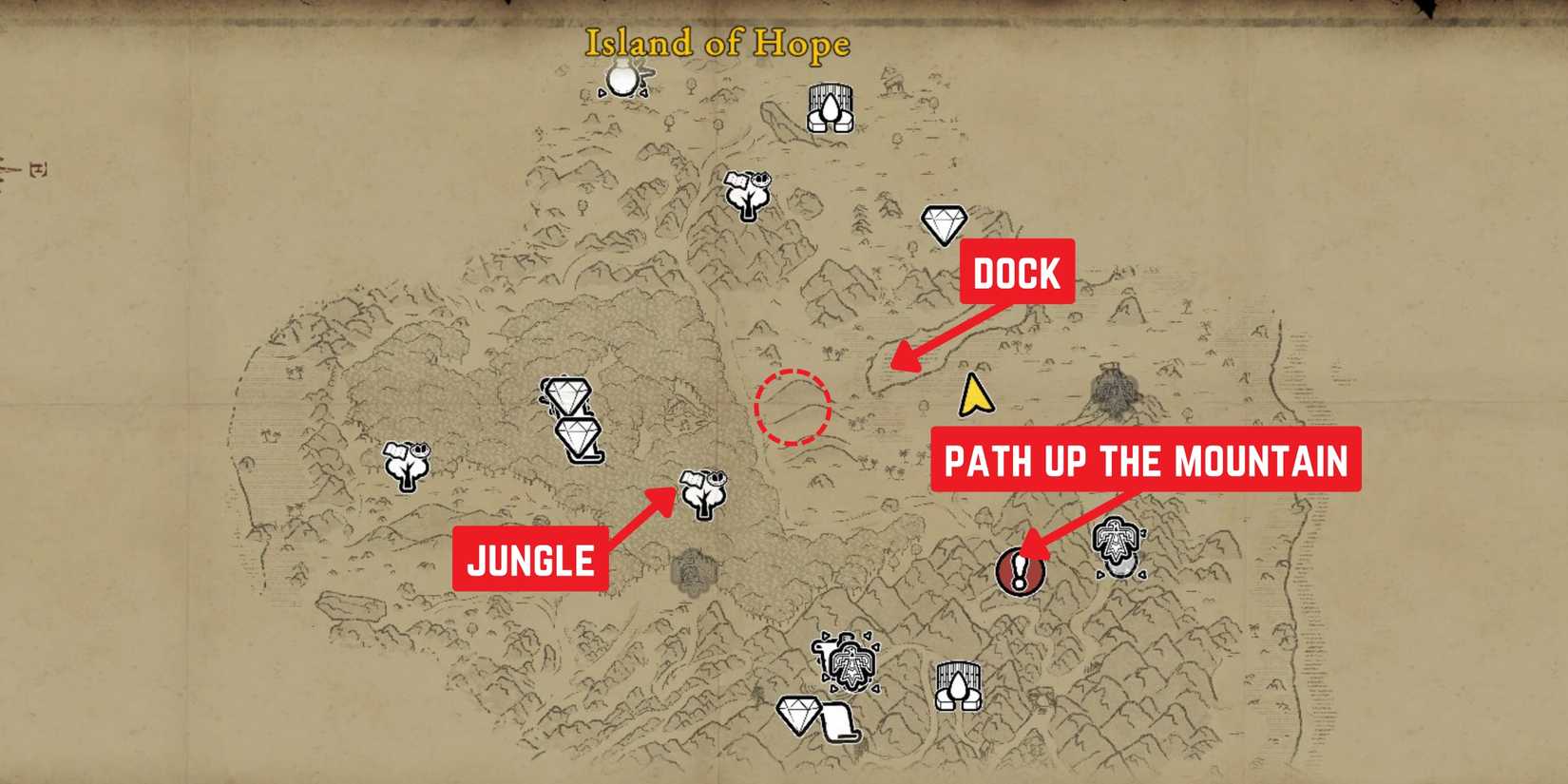This screenshot has width=1568, height=784.
Task: Click the Island of Hope map title
Action: 717,43
